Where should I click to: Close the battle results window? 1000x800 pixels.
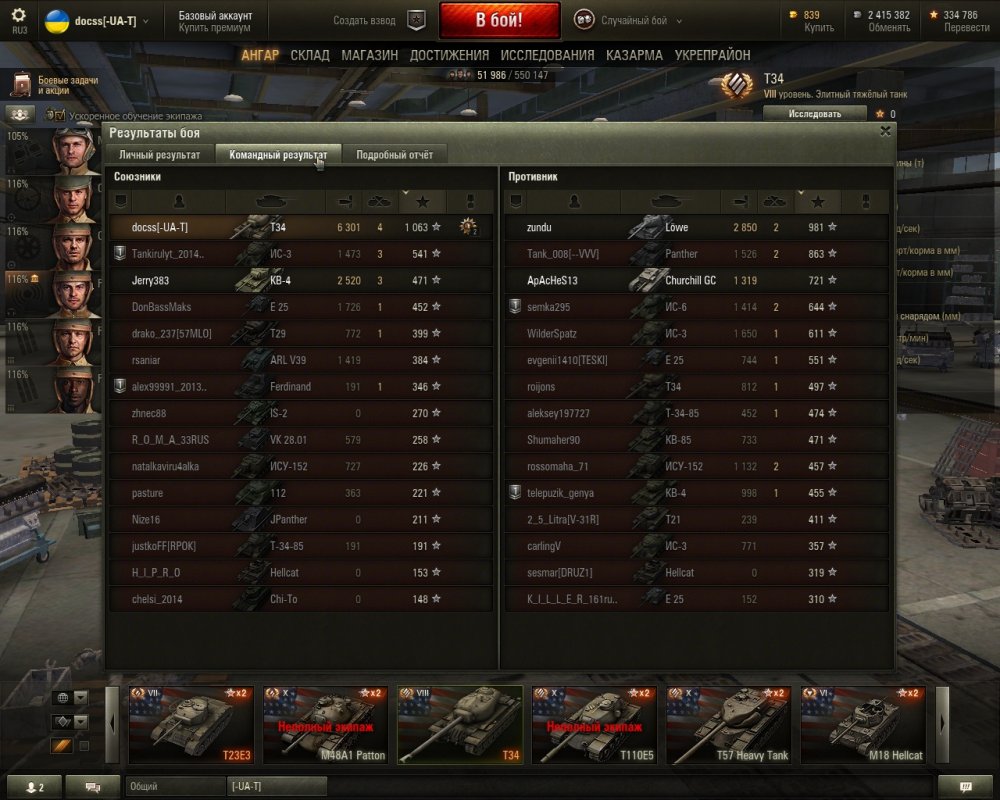point(885,131)
